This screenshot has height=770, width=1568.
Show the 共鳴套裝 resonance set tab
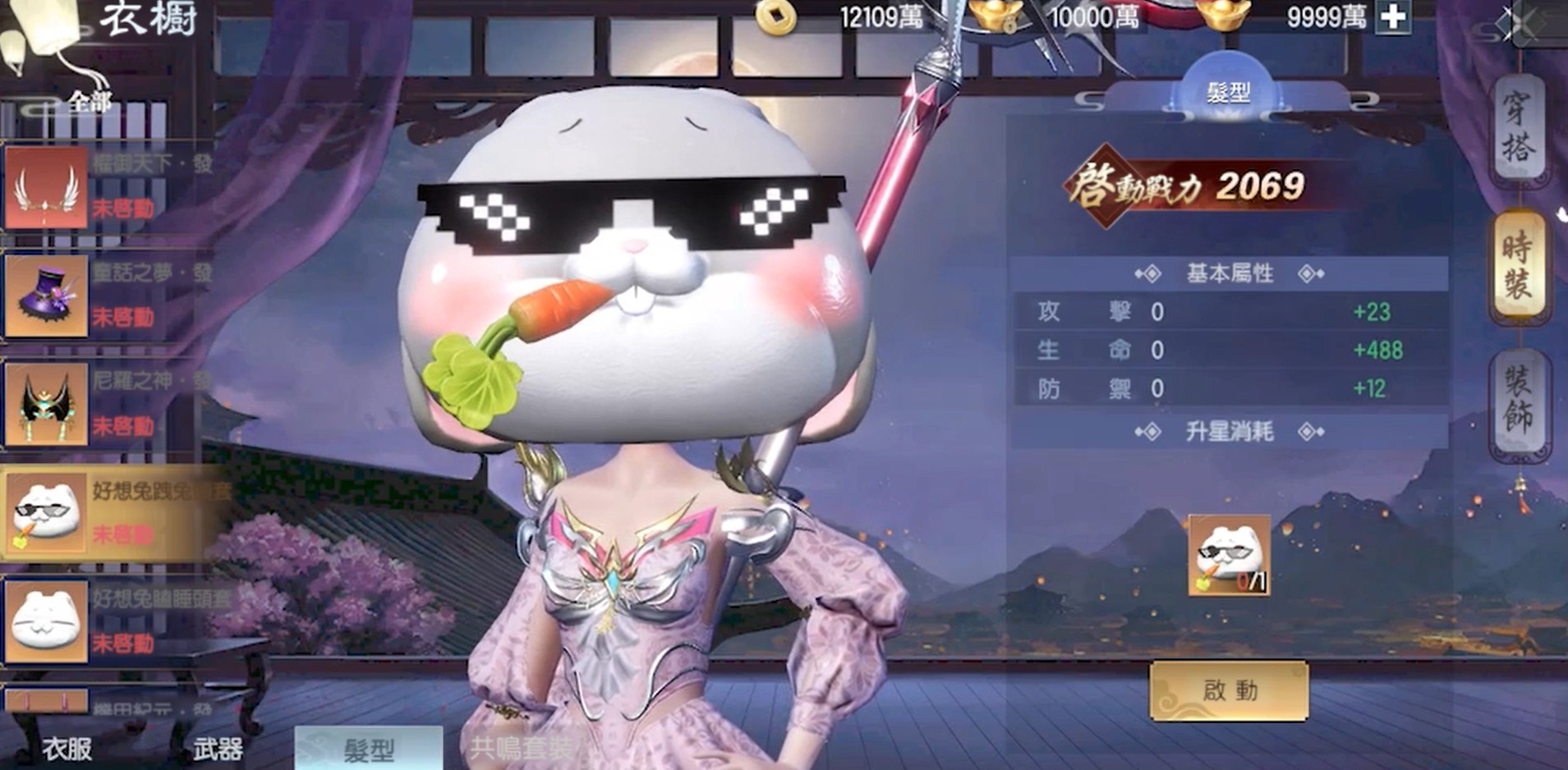pos(522,748)
